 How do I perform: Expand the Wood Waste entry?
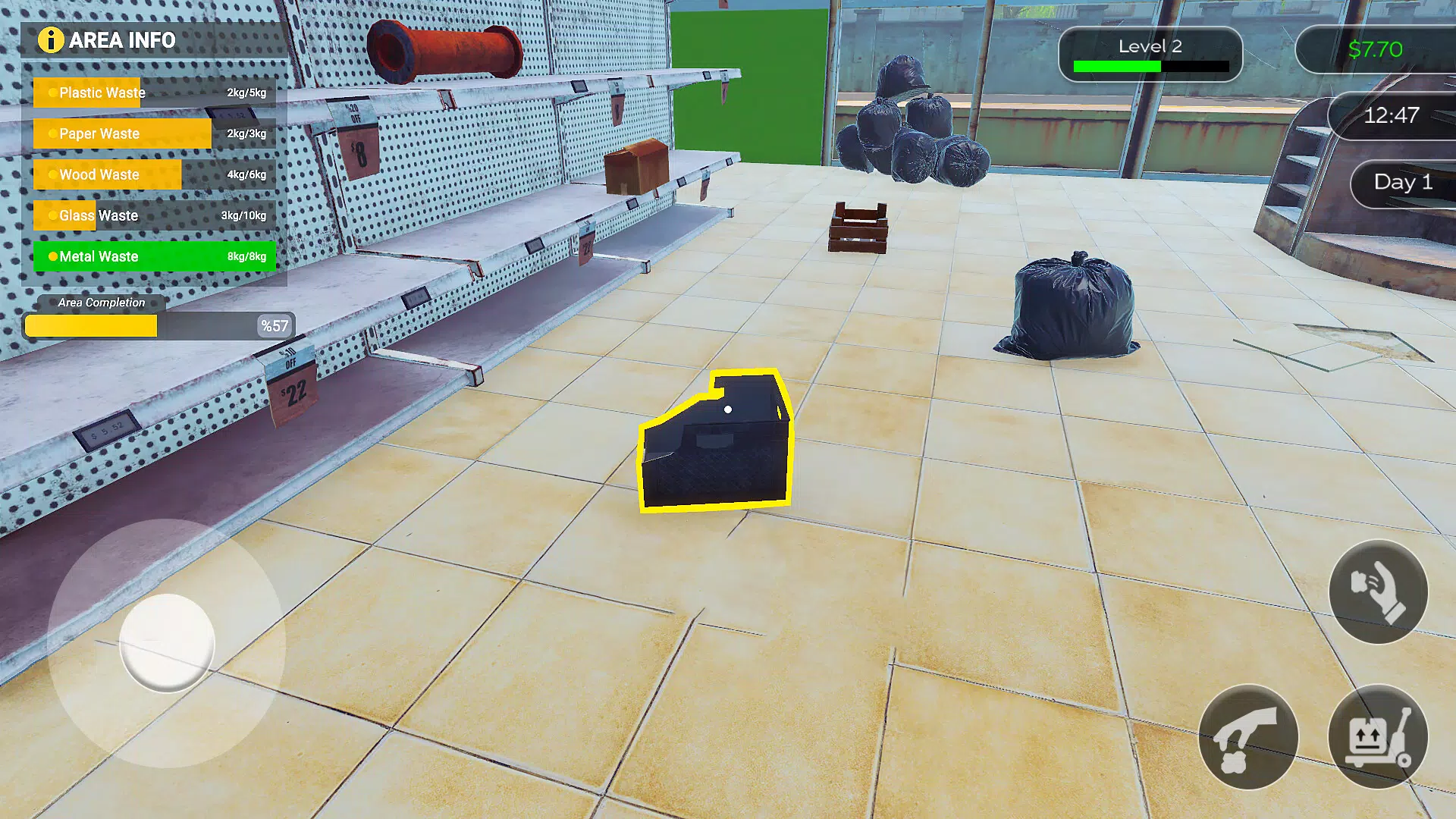(99, 174)
